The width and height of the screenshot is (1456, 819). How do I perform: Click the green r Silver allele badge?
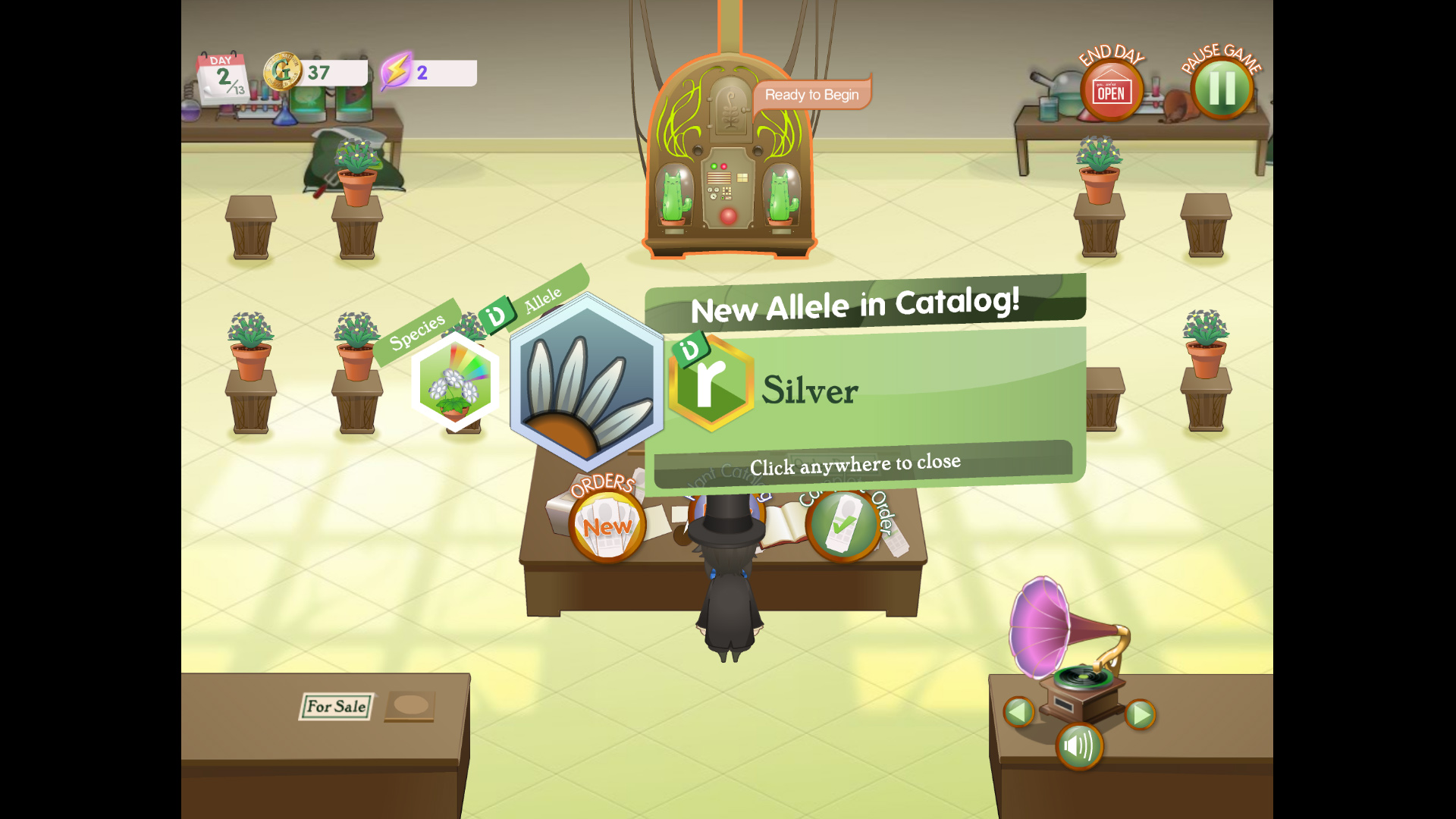click(x=711, y=384)
